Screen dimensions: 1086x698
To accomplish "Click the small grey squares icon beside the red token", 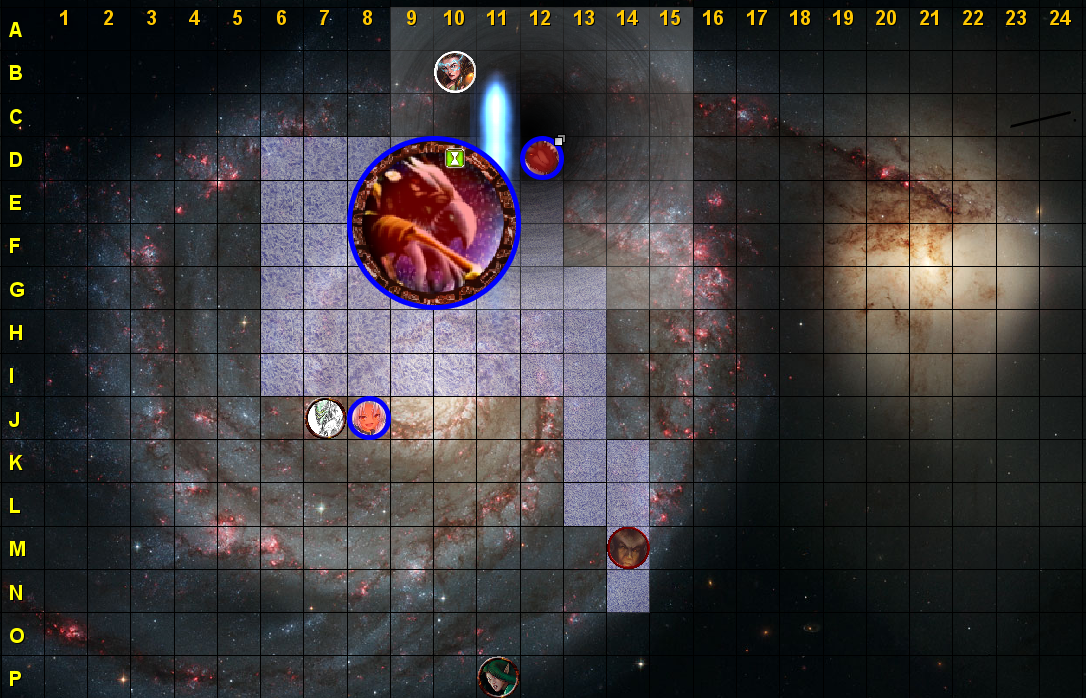I will tap(560, 140).
